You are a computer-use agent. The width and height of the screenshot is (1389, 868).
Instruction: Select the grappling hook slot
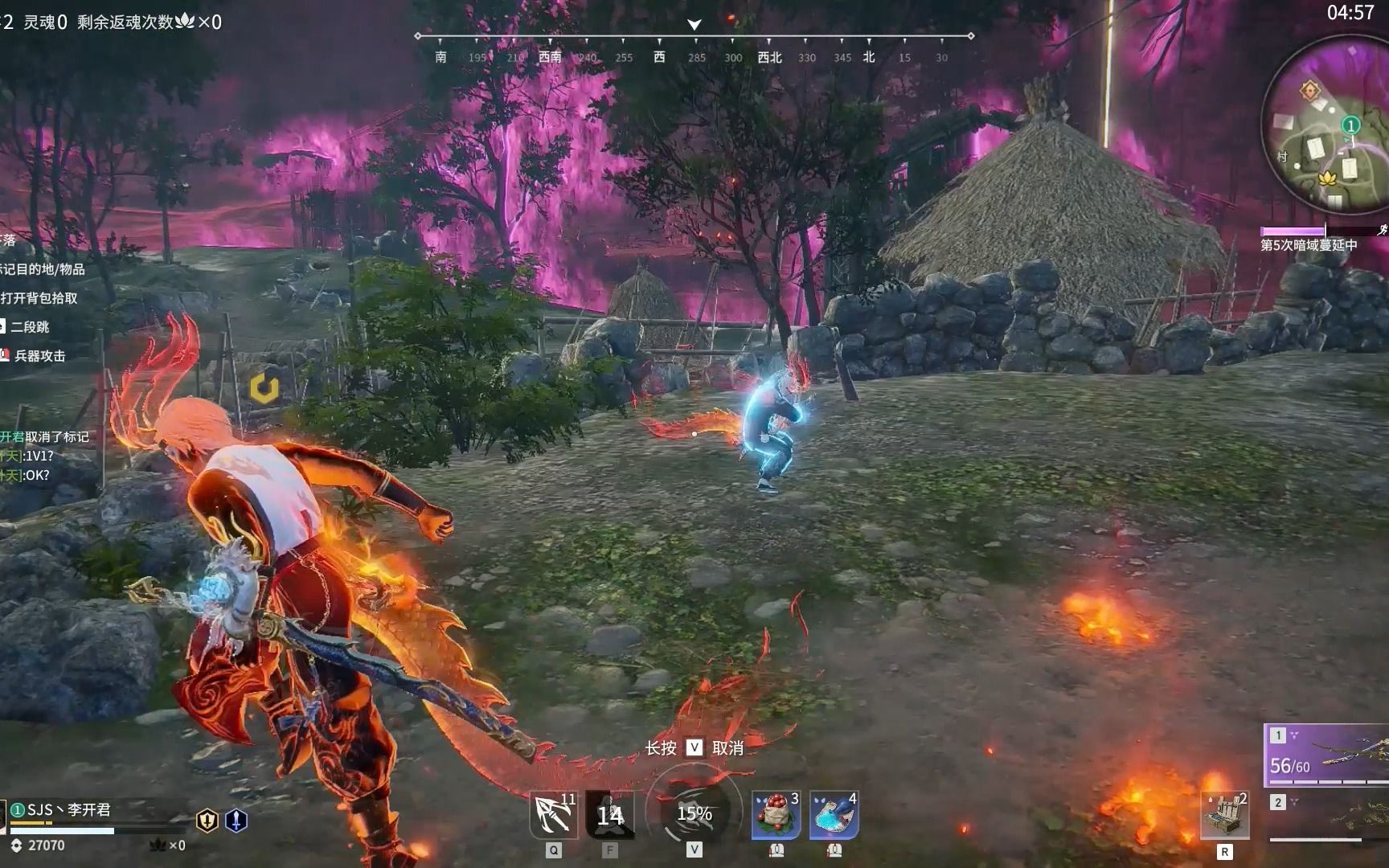553,816
